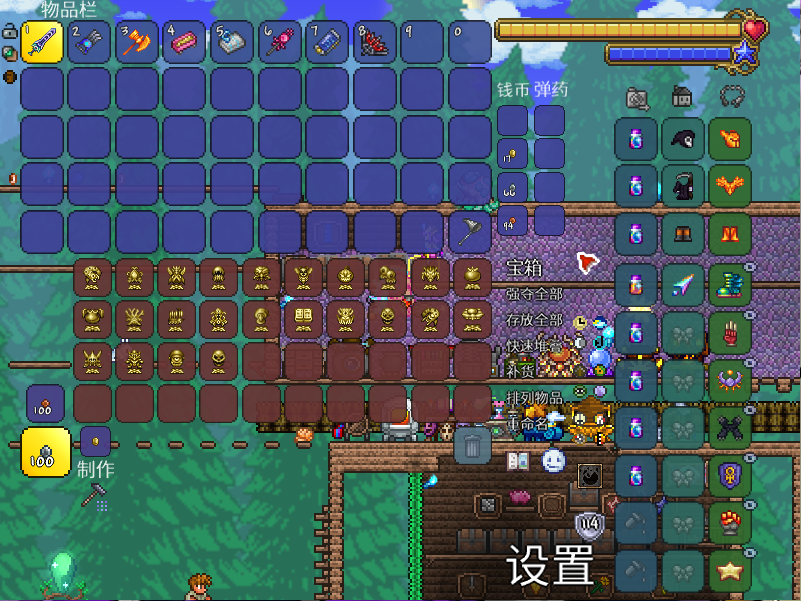This screenshot has height=601, width=801.
Task: Click the emote smiley face bubble
Action: point(554,461)
